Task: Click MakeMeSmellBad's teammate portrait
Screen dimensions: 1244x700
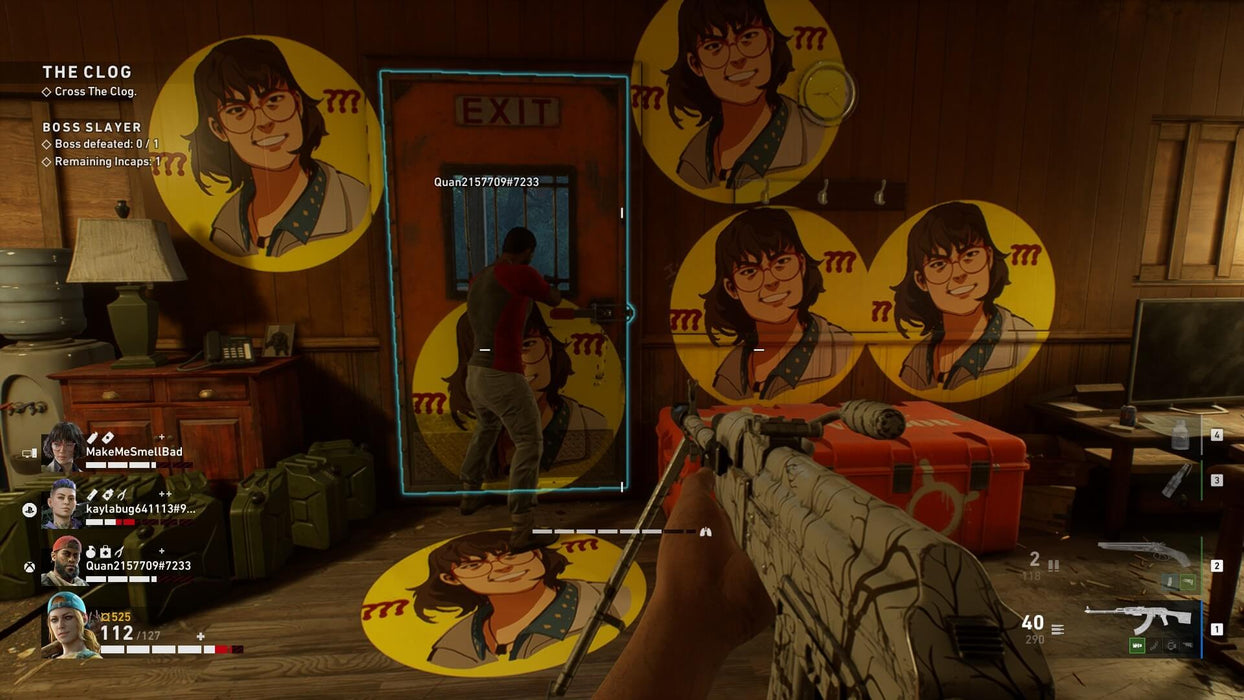Action: coord(63,447)
